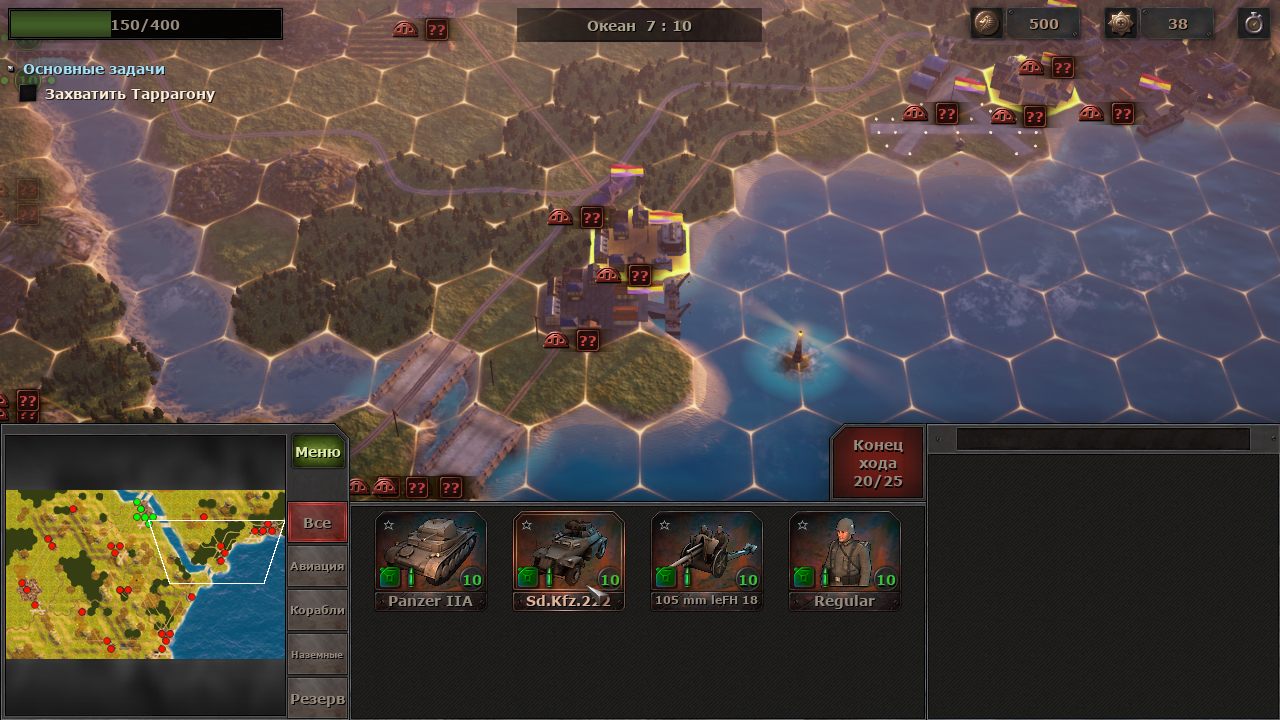1280x720 pixels.
Task: Open the Меню button
Action: pyautogui.click(x=318, y=452)
